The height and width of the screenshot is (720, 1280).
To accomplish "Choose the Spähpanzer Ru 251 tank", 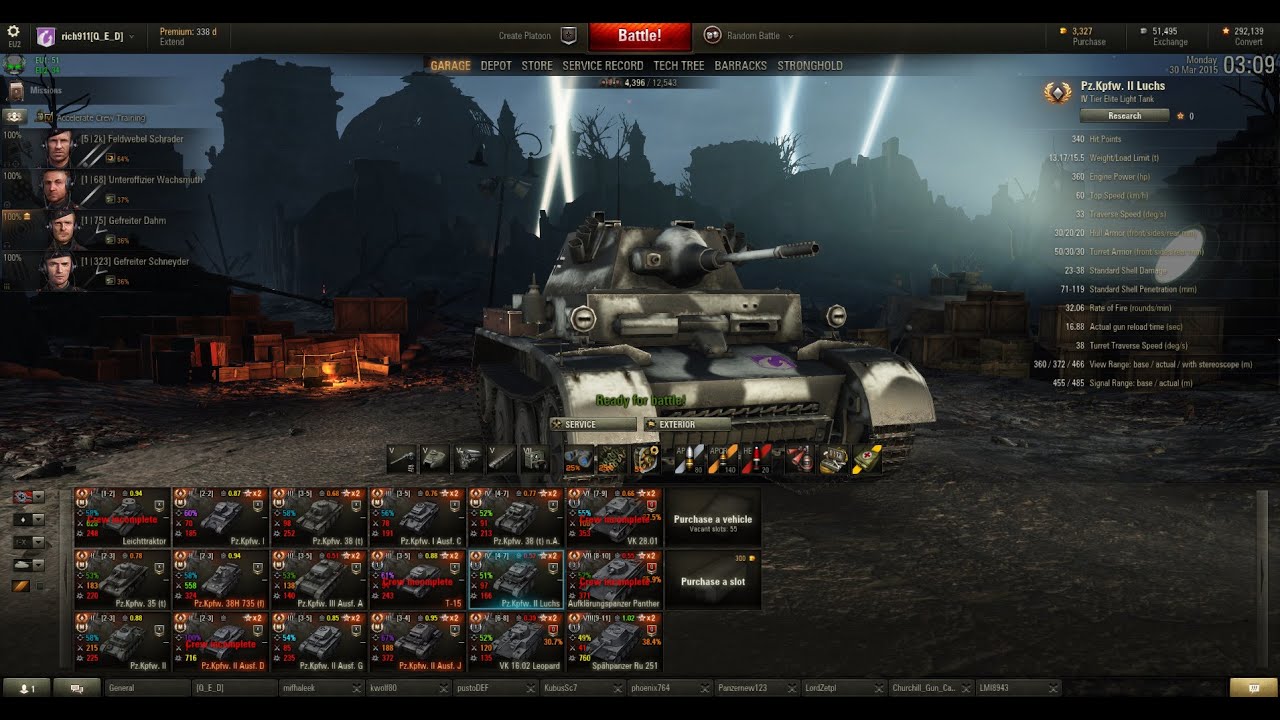I will click(614, 642).
